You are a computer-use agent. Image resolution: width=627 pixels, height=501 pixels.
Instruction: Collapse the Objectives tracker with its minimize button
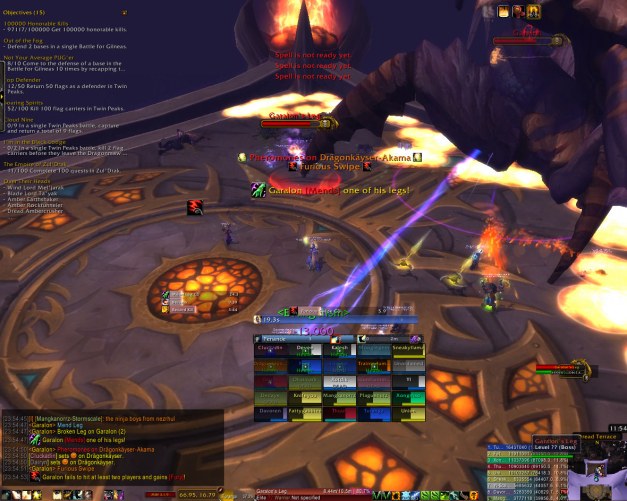[123, 13]
